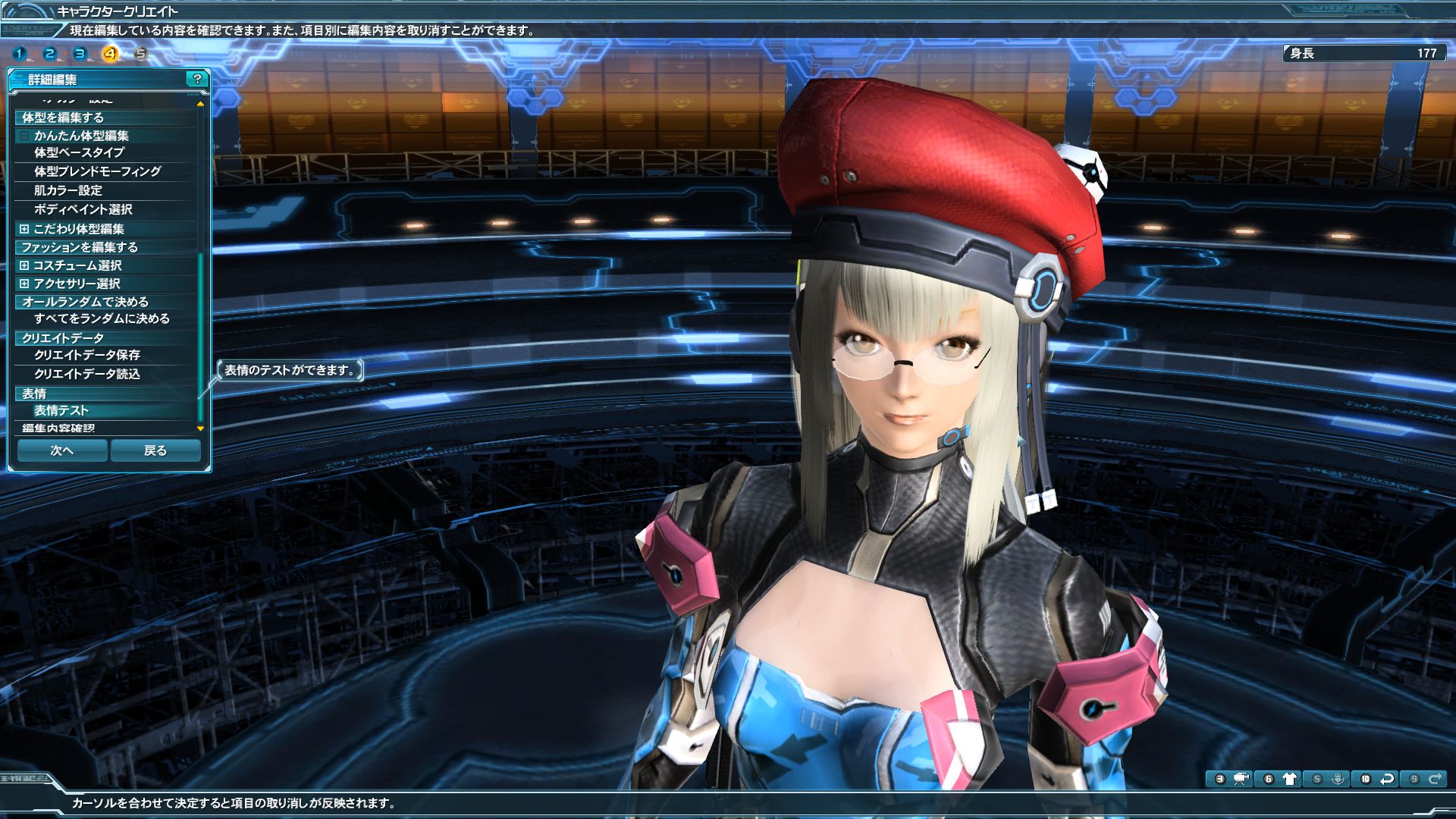Select ボディペイント選択 entry
The width and height of the screenshot is (1456, 819).
(83, 209)
